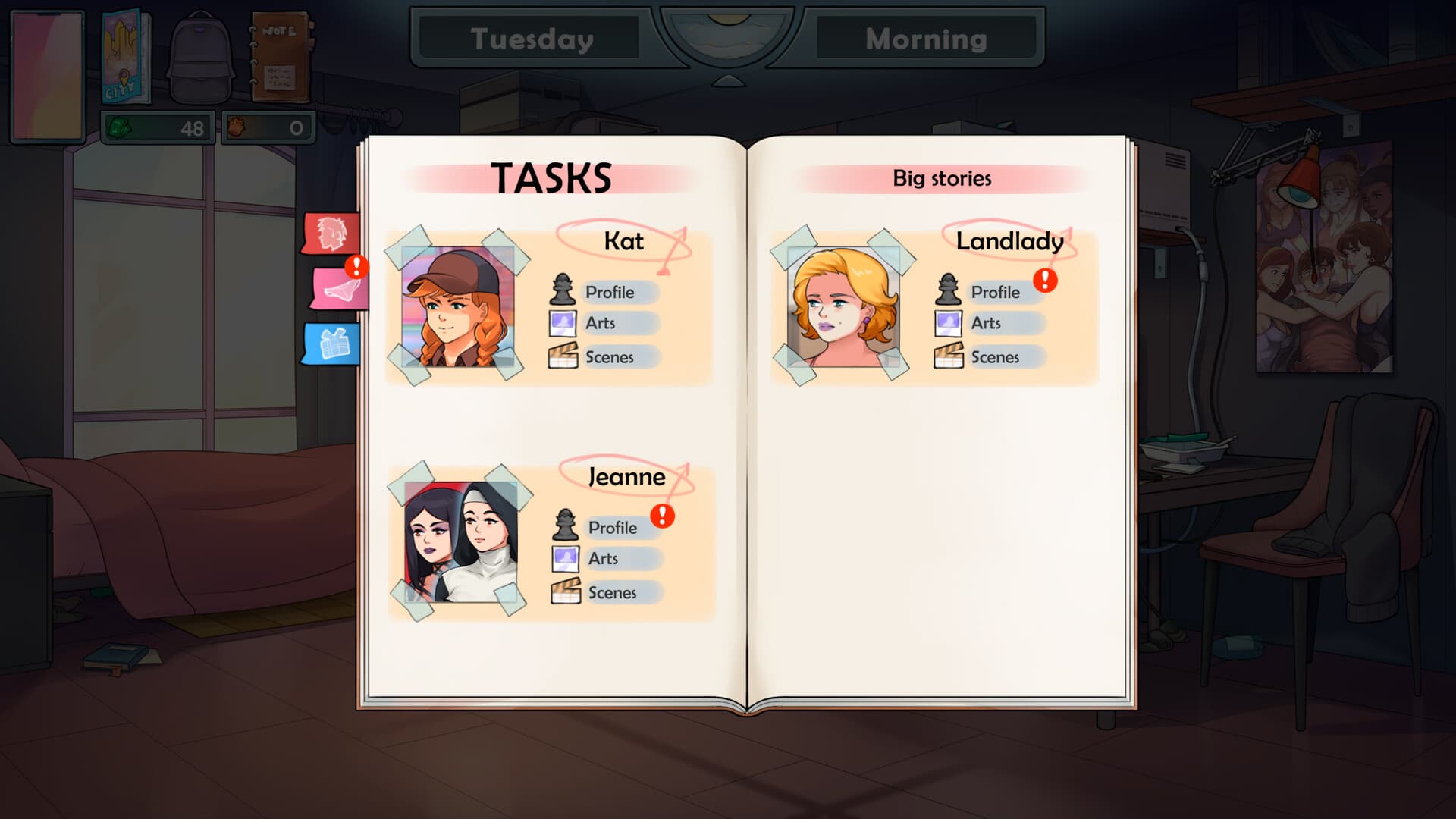1456x819 pixels.
Task: Show Jeanne's Arts gallery
Action: pyautogui.click(x=604, y=559)
